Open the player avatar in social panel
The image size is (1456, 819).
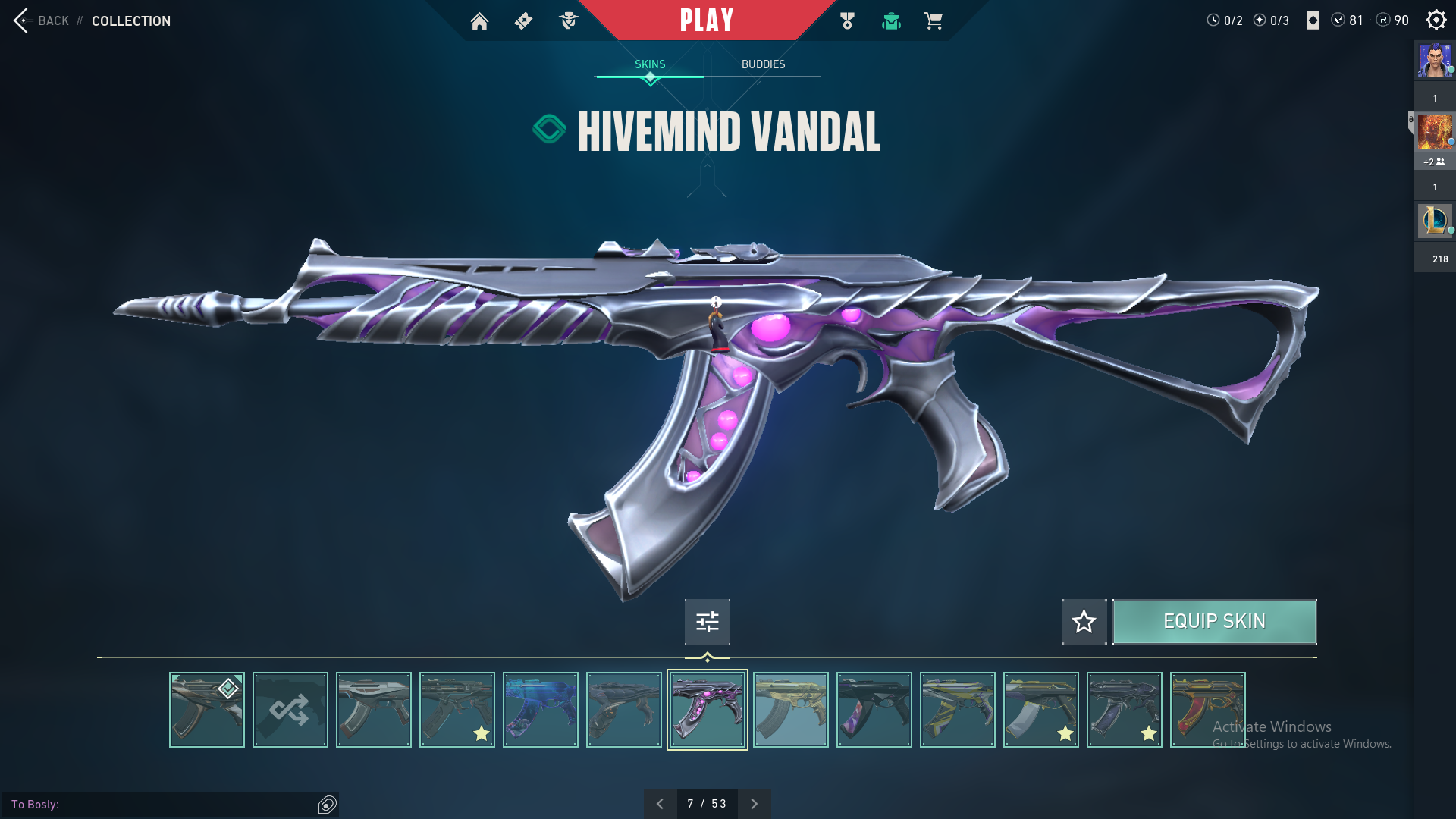point(1435,61)
